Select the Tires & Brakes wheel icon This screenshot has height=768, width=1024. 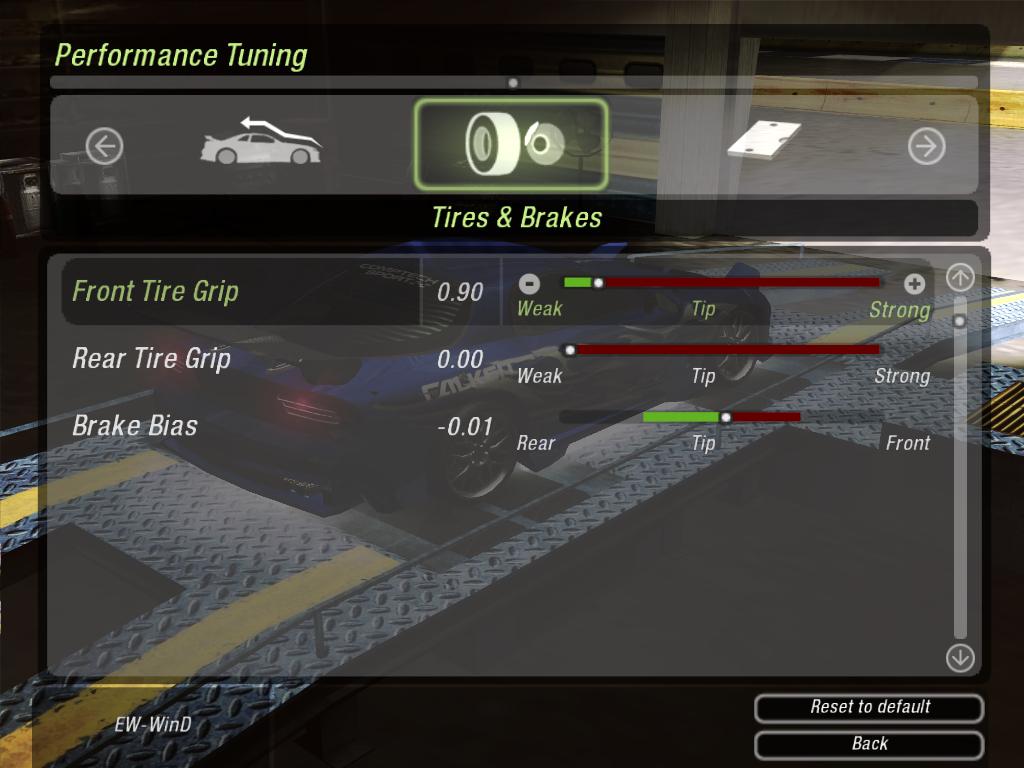point(510,145)
